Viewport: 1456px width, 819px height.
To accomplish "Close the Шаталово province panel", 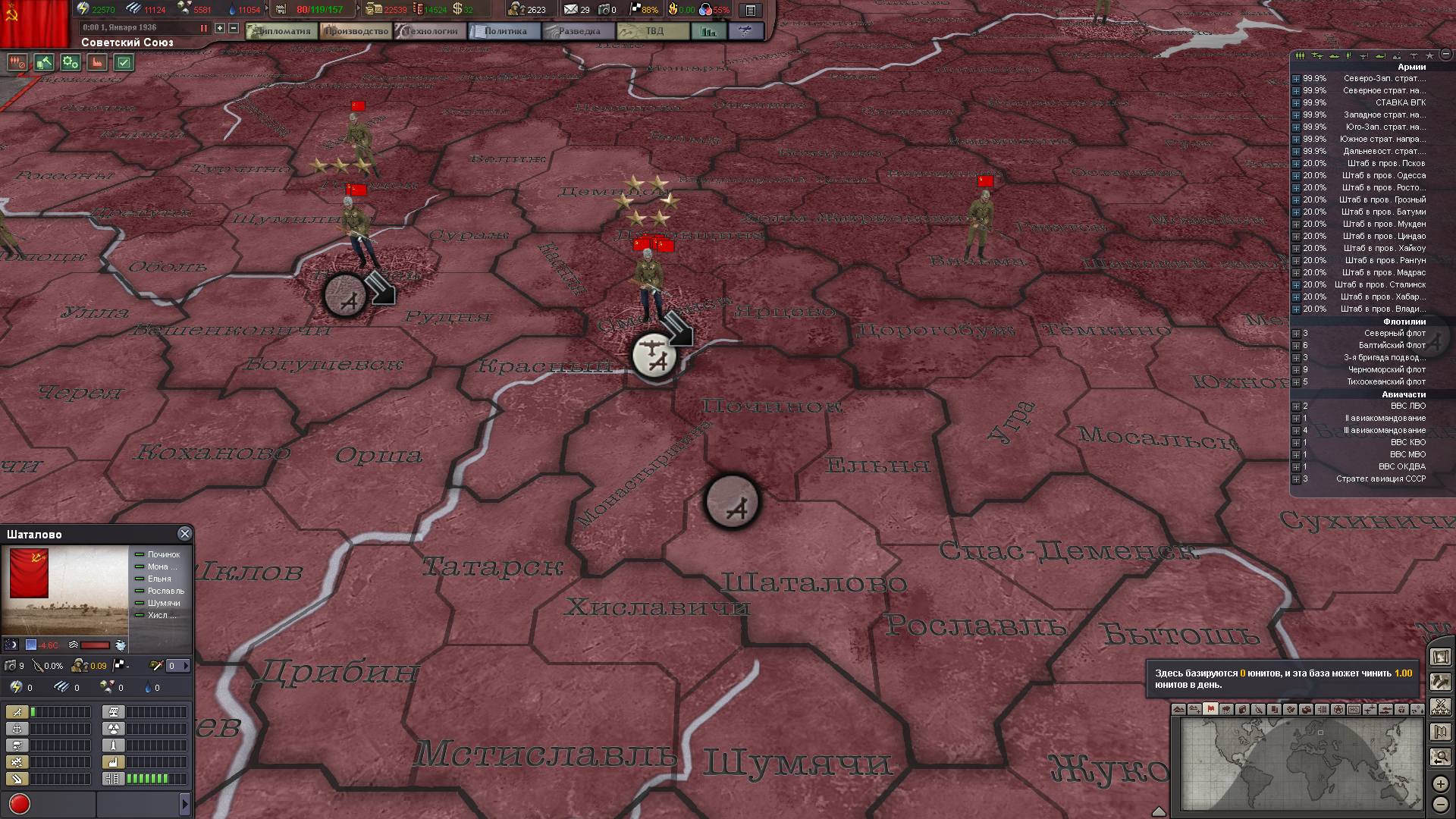I will pyautogui.click(x=184, y=534).
